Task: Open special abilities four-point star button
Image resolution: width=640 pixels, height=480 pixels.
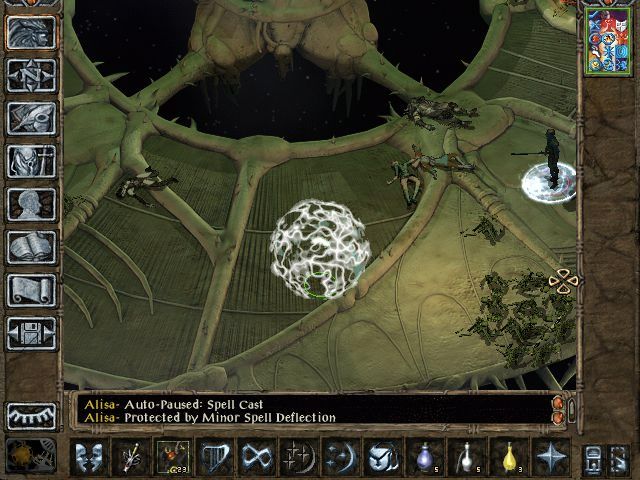Action: (550, 457)
